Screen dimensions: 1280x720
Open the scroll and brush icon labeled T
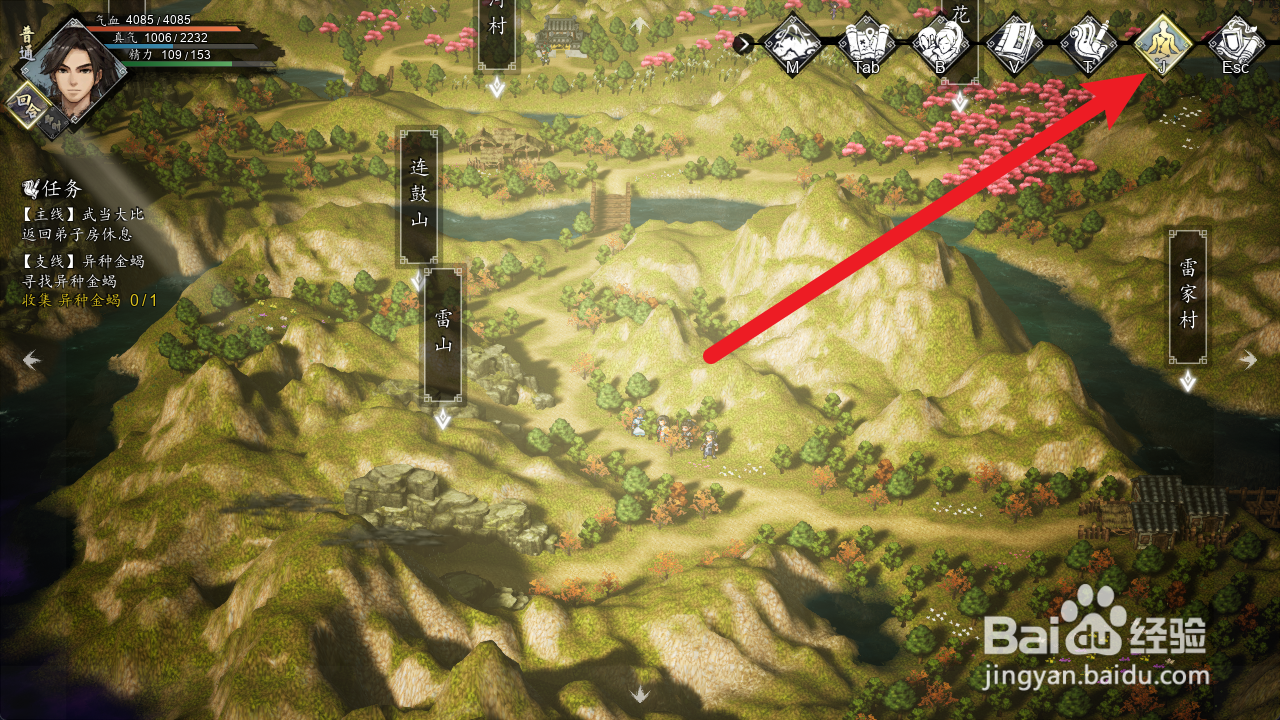[x=1089, y=43]
